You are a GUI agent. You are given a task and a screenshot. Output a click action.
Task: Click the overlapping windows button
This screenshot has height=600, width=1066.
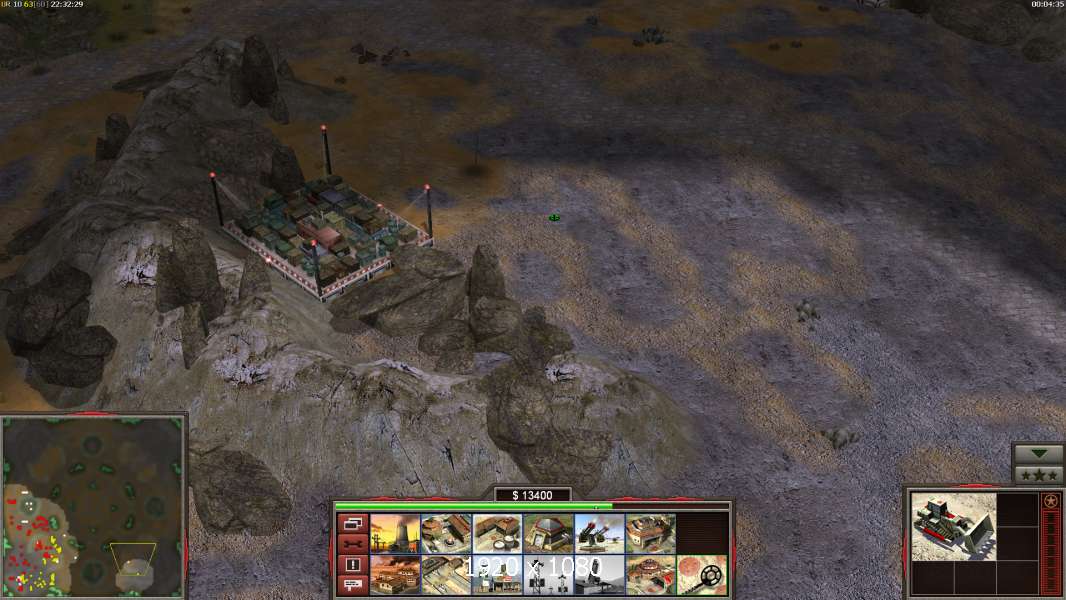click(x=352, y=523)
